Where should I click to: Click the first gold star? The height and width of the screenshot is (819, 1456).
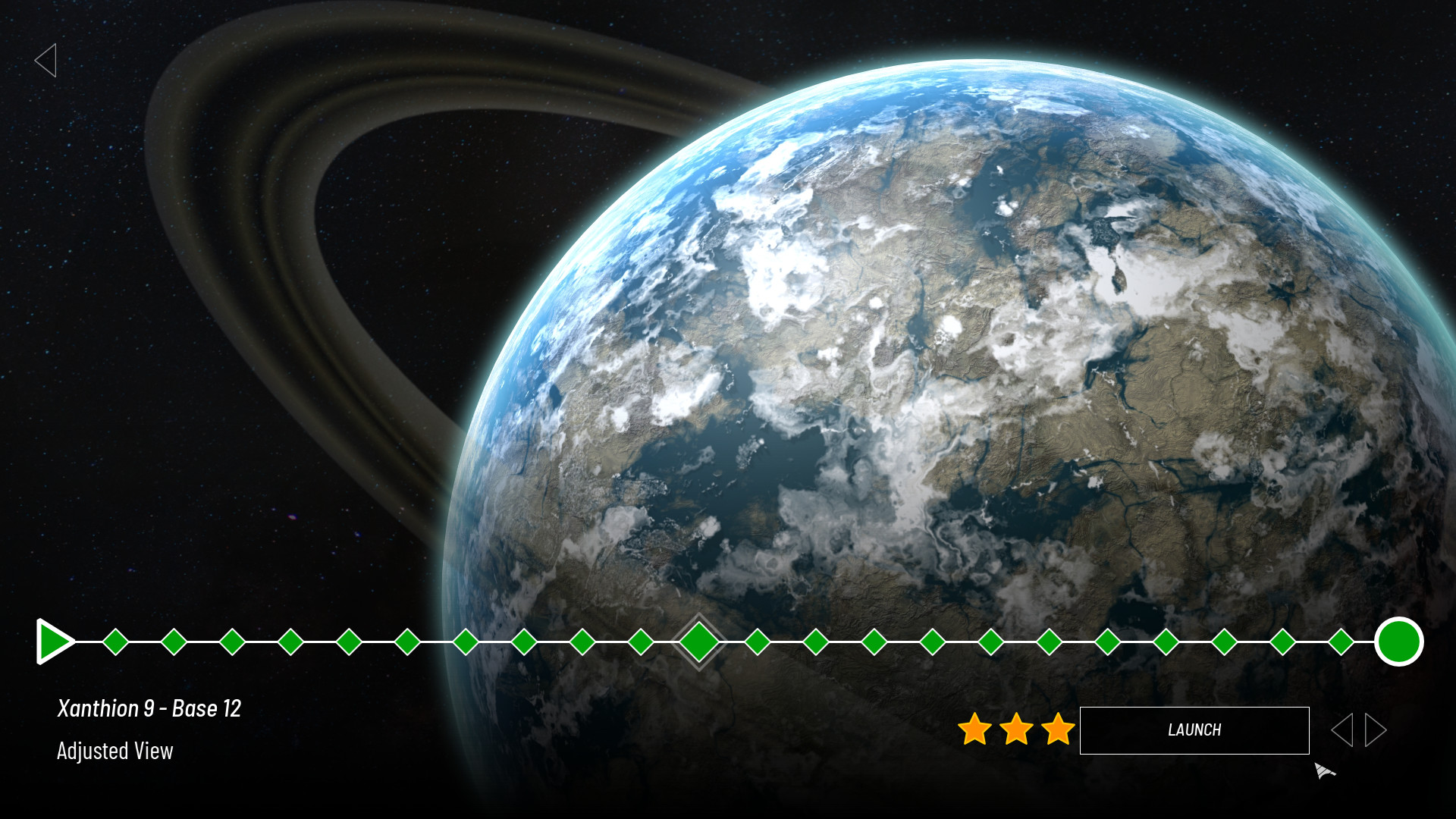point(974,730)
